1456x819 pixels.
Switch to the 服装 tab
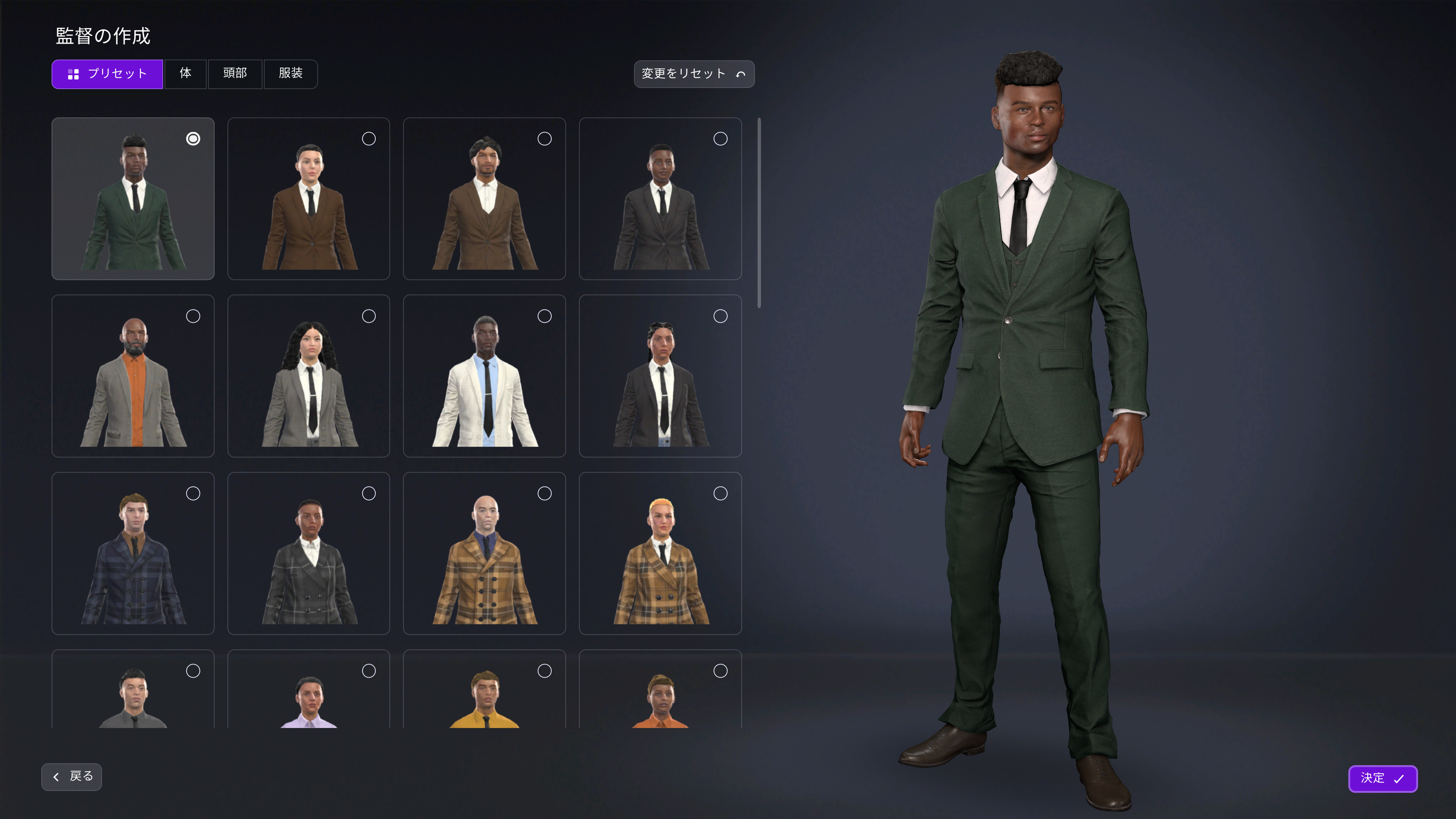[290, 74]
